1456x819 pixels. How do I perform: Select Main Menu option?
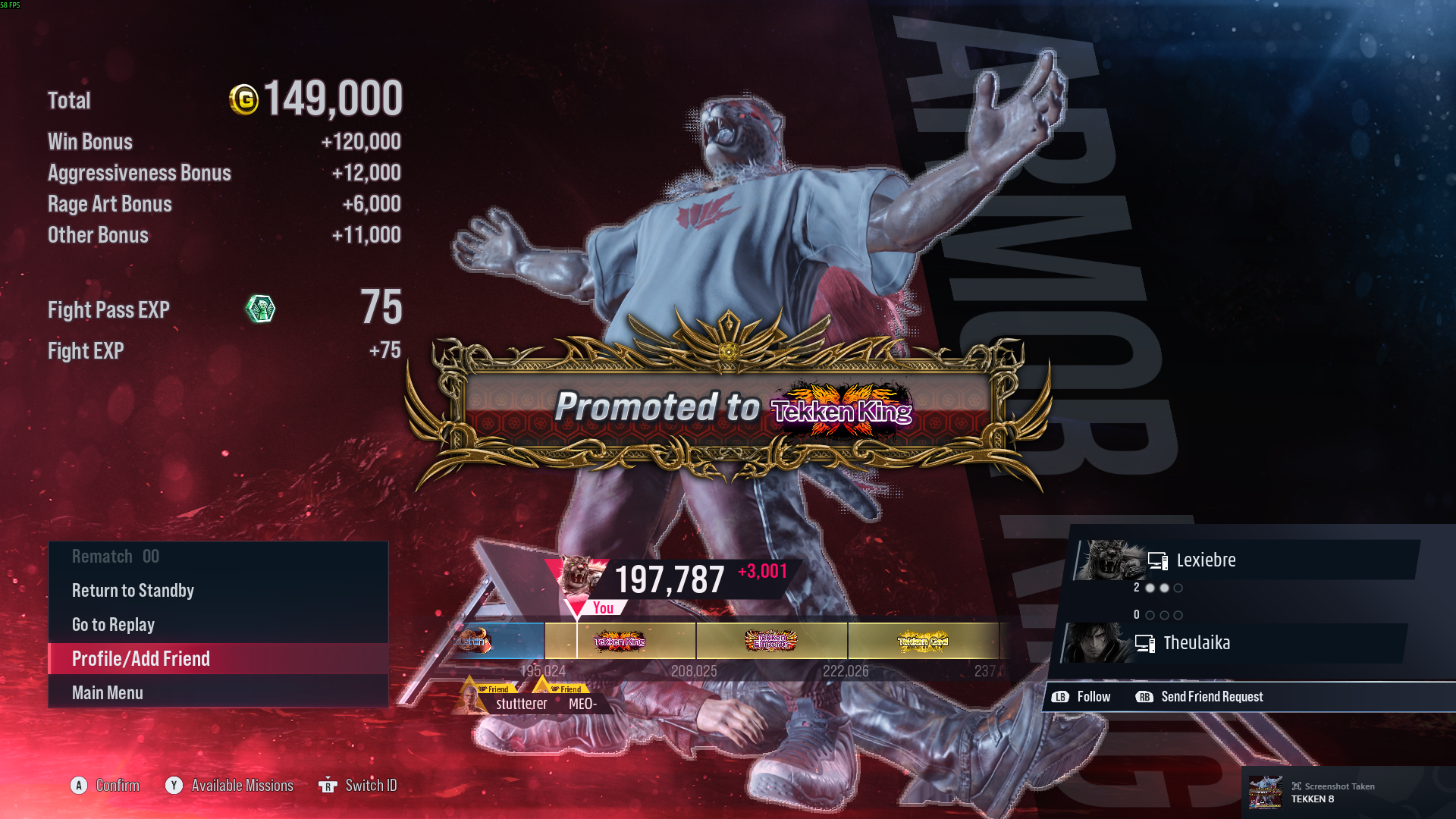click(107, 692)
